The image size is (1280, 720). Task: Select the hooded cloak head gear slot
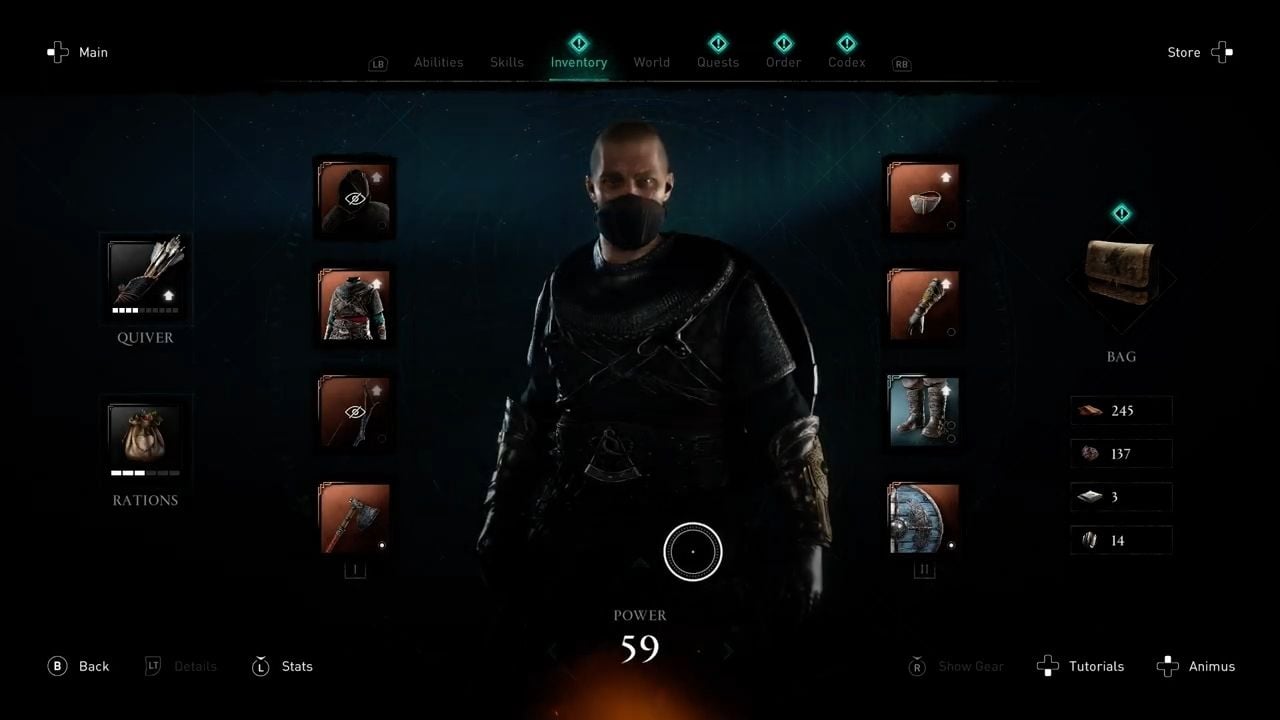[355, 197]
